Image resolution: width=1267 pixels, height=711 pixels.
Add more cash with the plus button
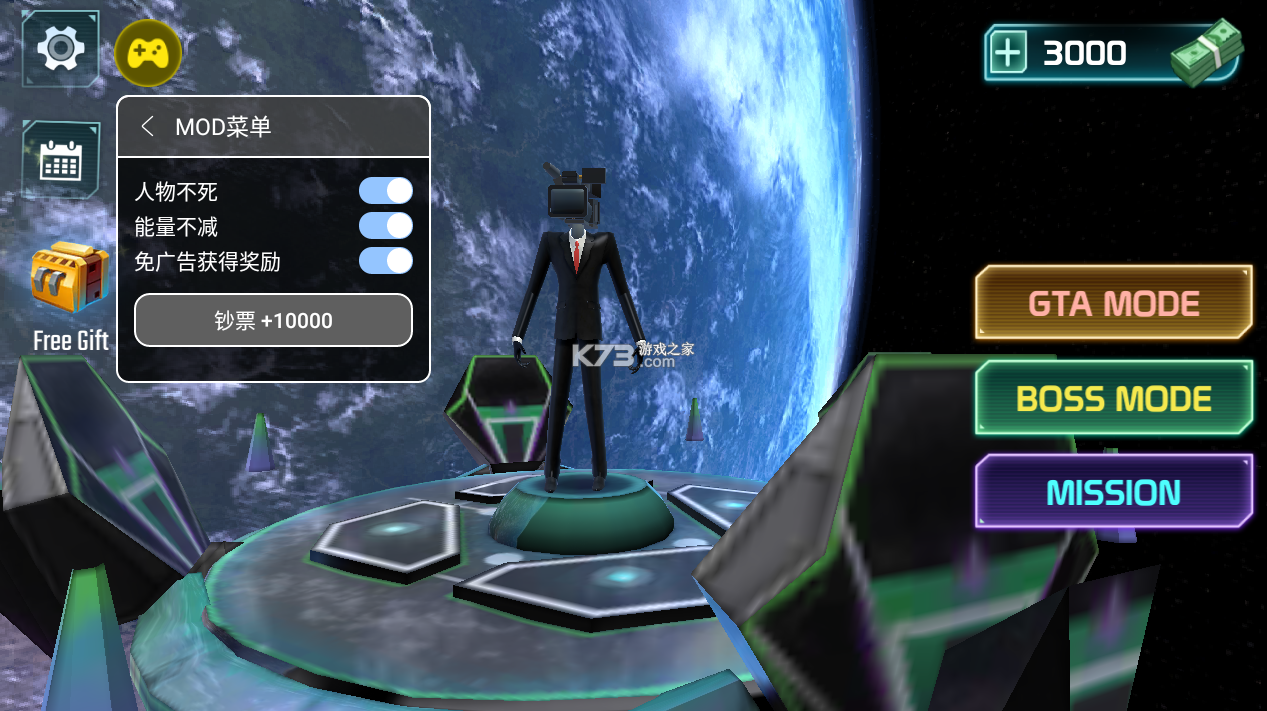click(x=1009, y=54)
